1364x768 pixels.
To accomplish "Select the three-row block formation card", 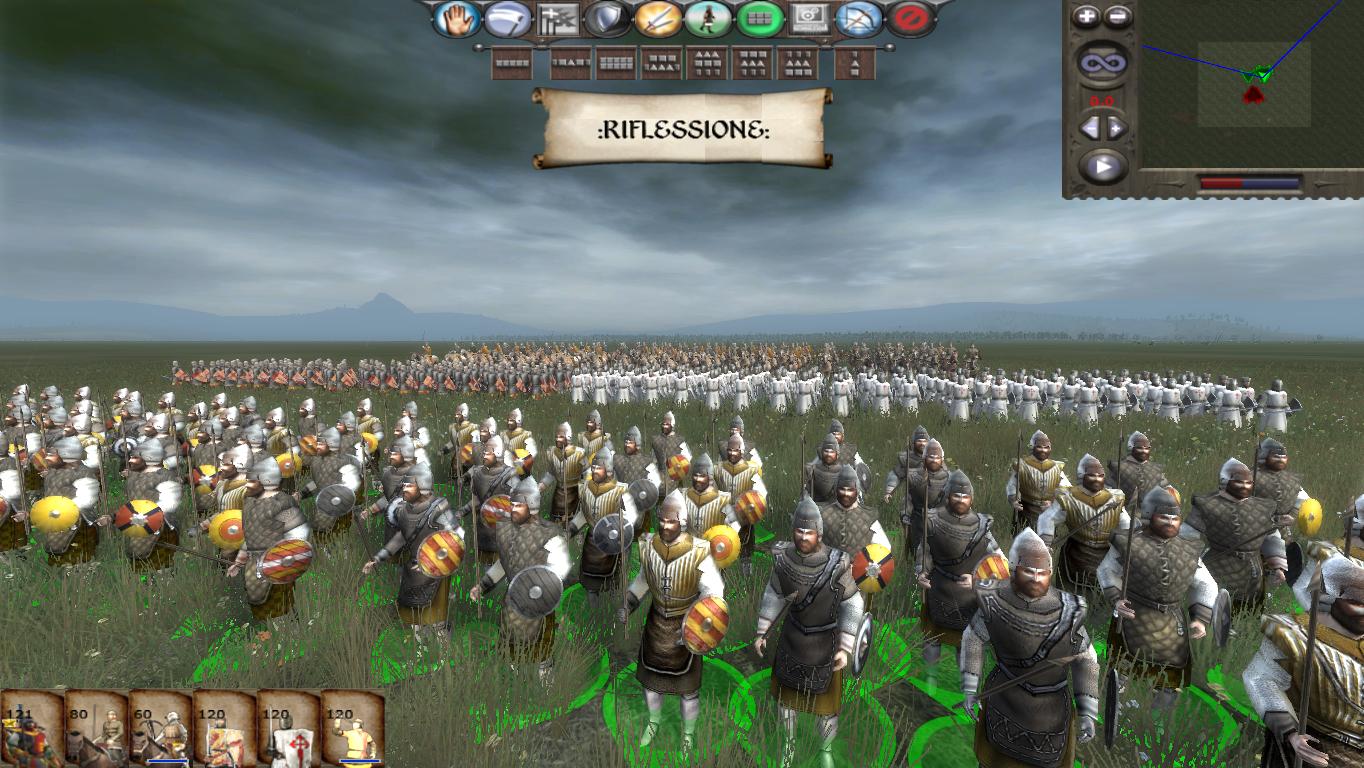I will [x=708, y=61].
